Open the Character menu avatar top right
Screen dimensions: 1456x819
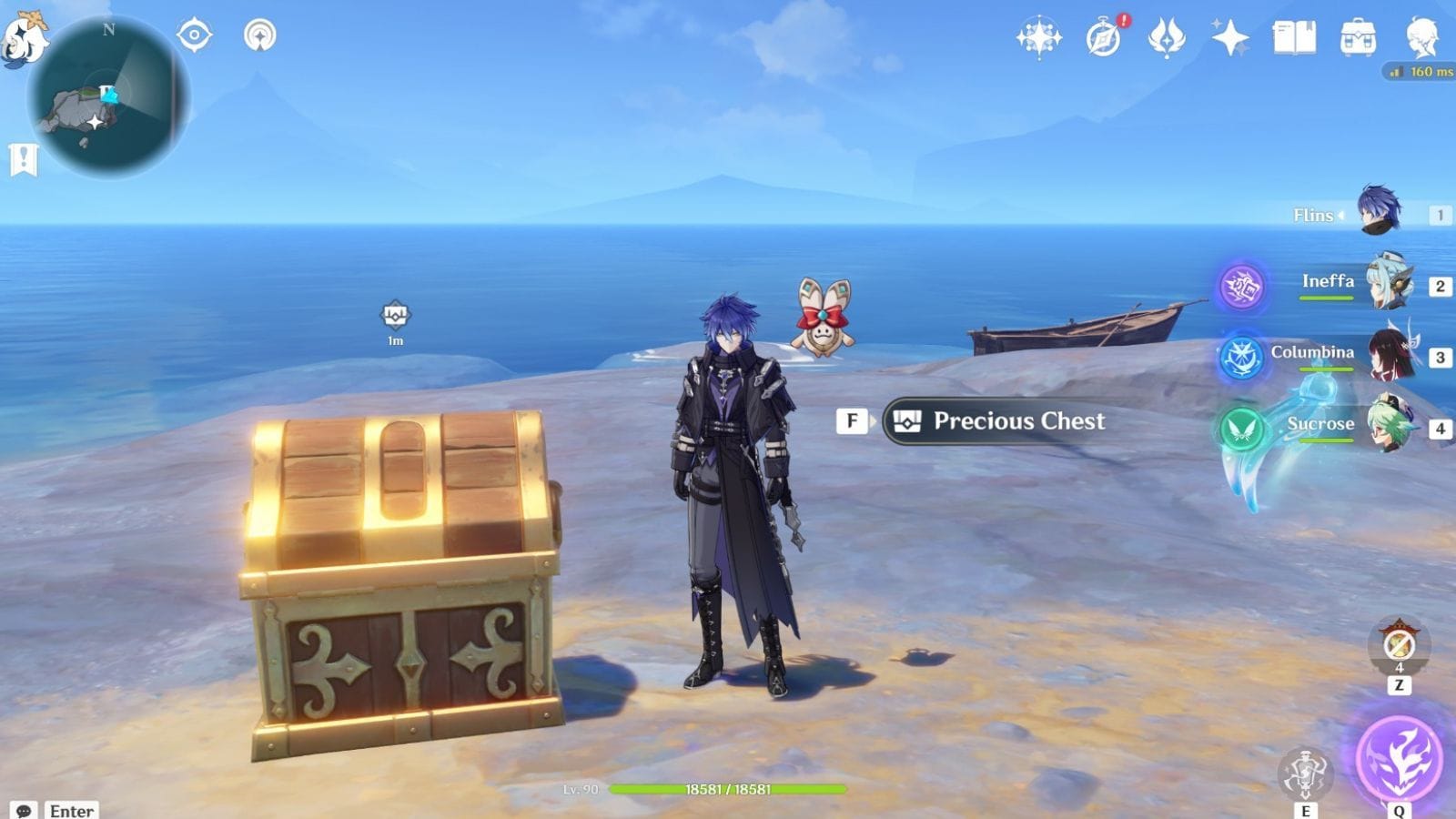click(x=1421, y=37)
